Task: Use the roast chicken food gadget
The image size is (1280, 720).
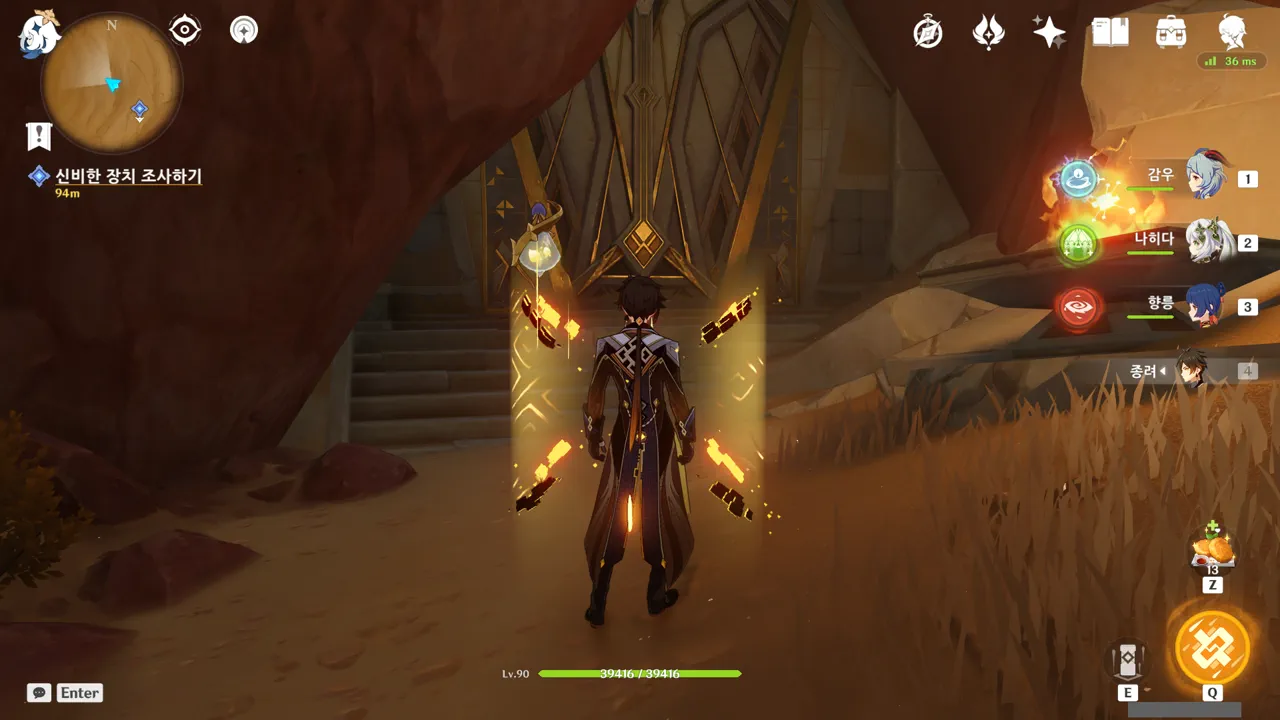Action: point(1213,551)
